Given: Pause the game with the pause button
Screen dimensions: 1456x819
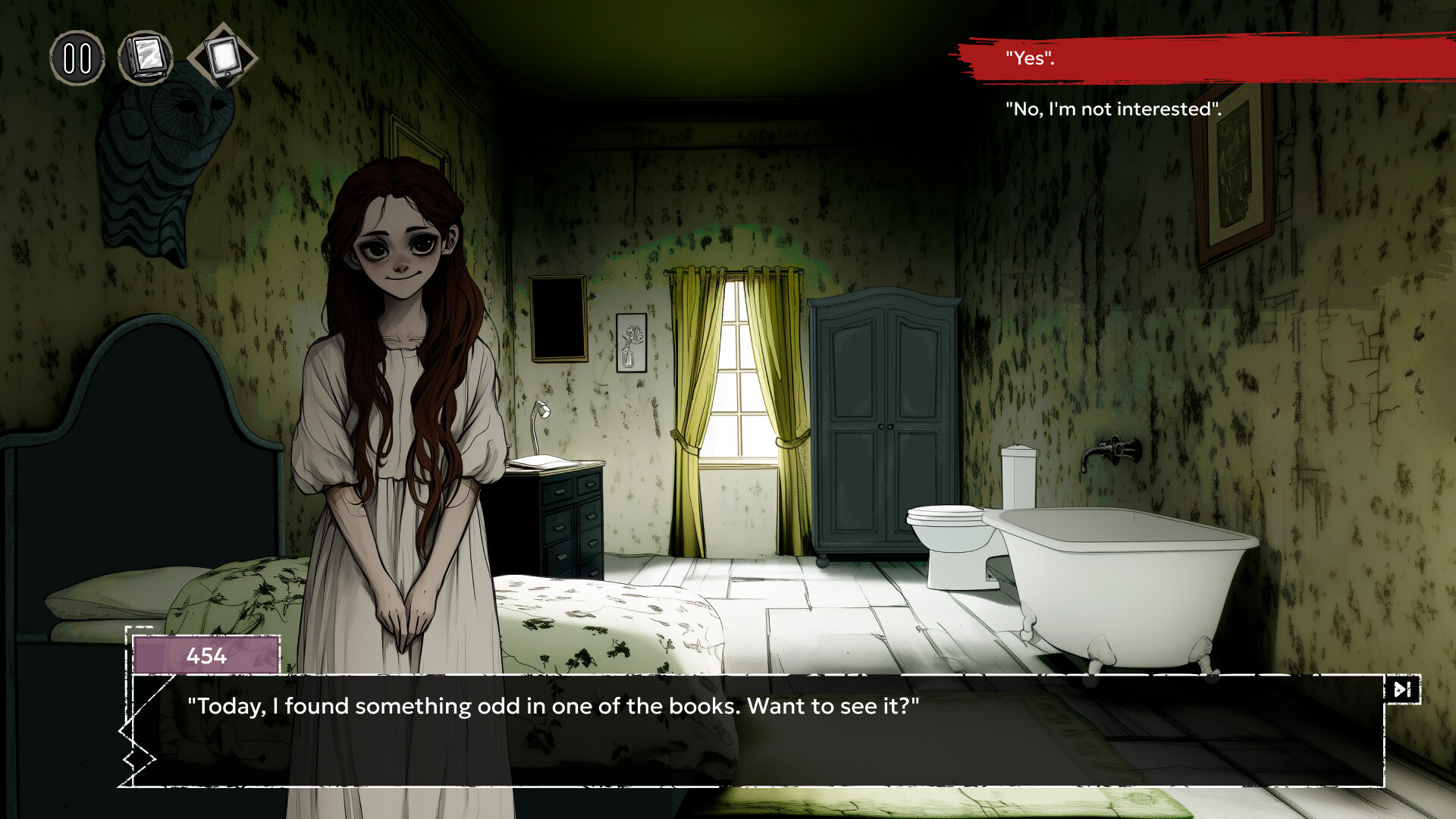Looking at the screenshot, I should tap(77, 58).
